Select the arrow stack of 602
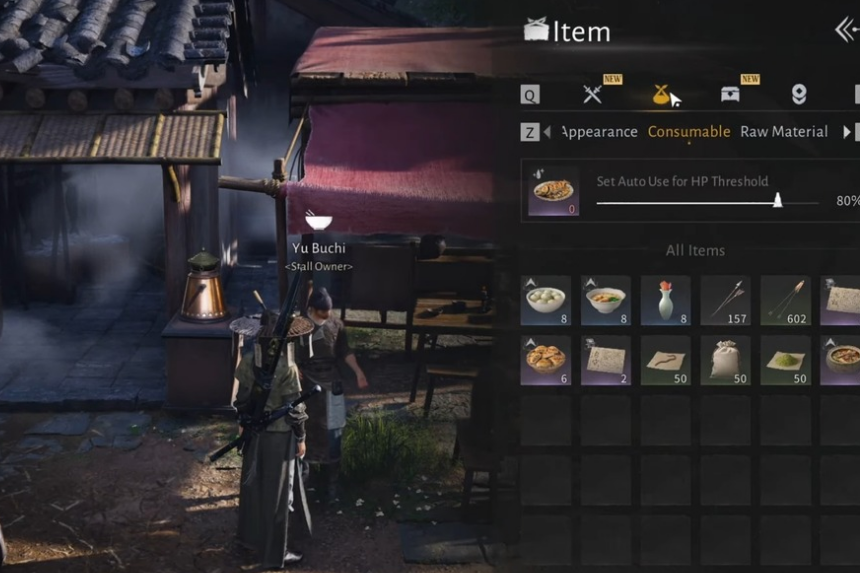The height and width of the screenshot is (573, 860). (786, 300)
